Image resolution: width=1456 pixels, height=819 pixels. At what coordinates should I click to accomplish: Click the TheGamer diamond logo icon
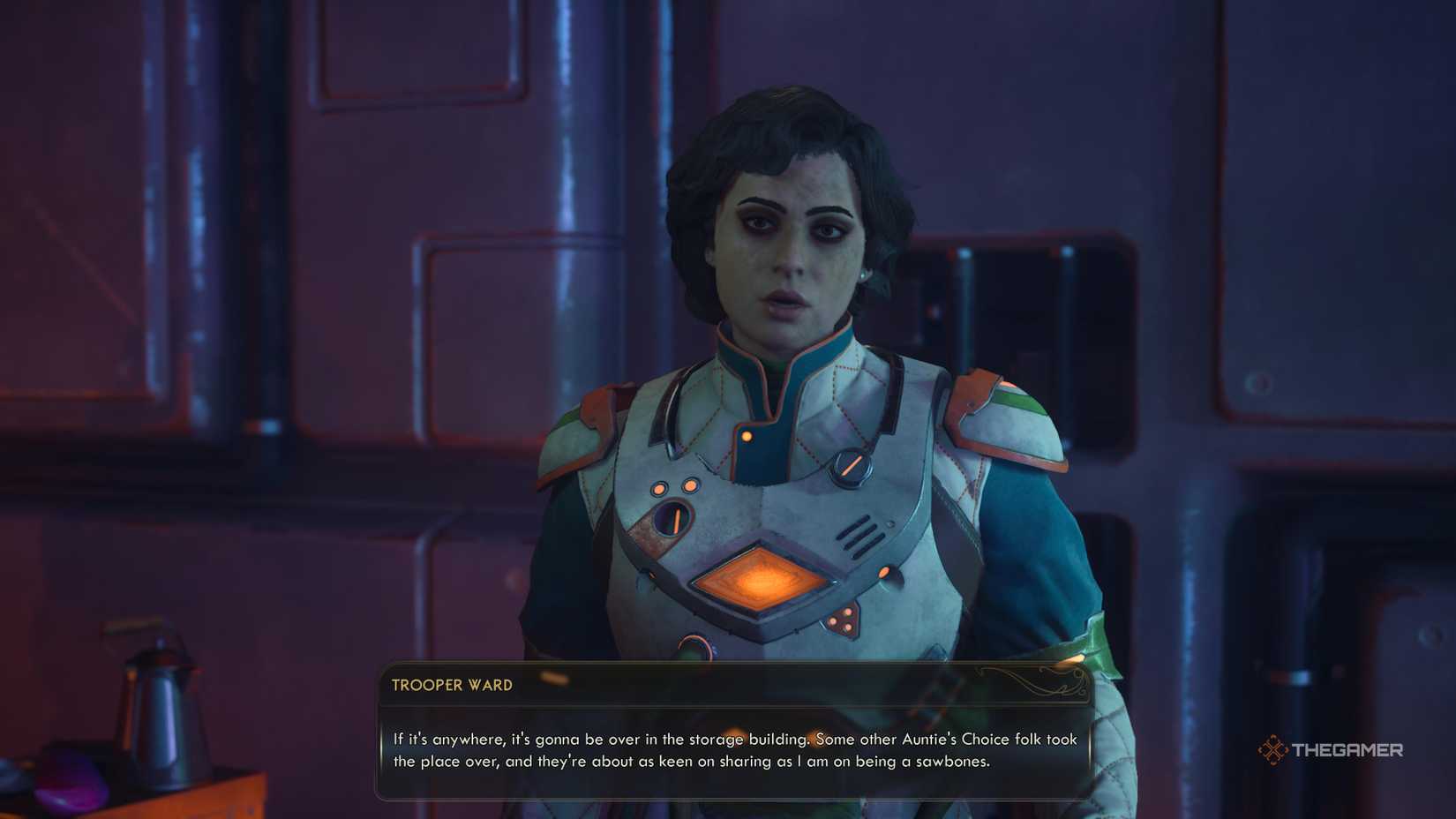[1272, 750]
